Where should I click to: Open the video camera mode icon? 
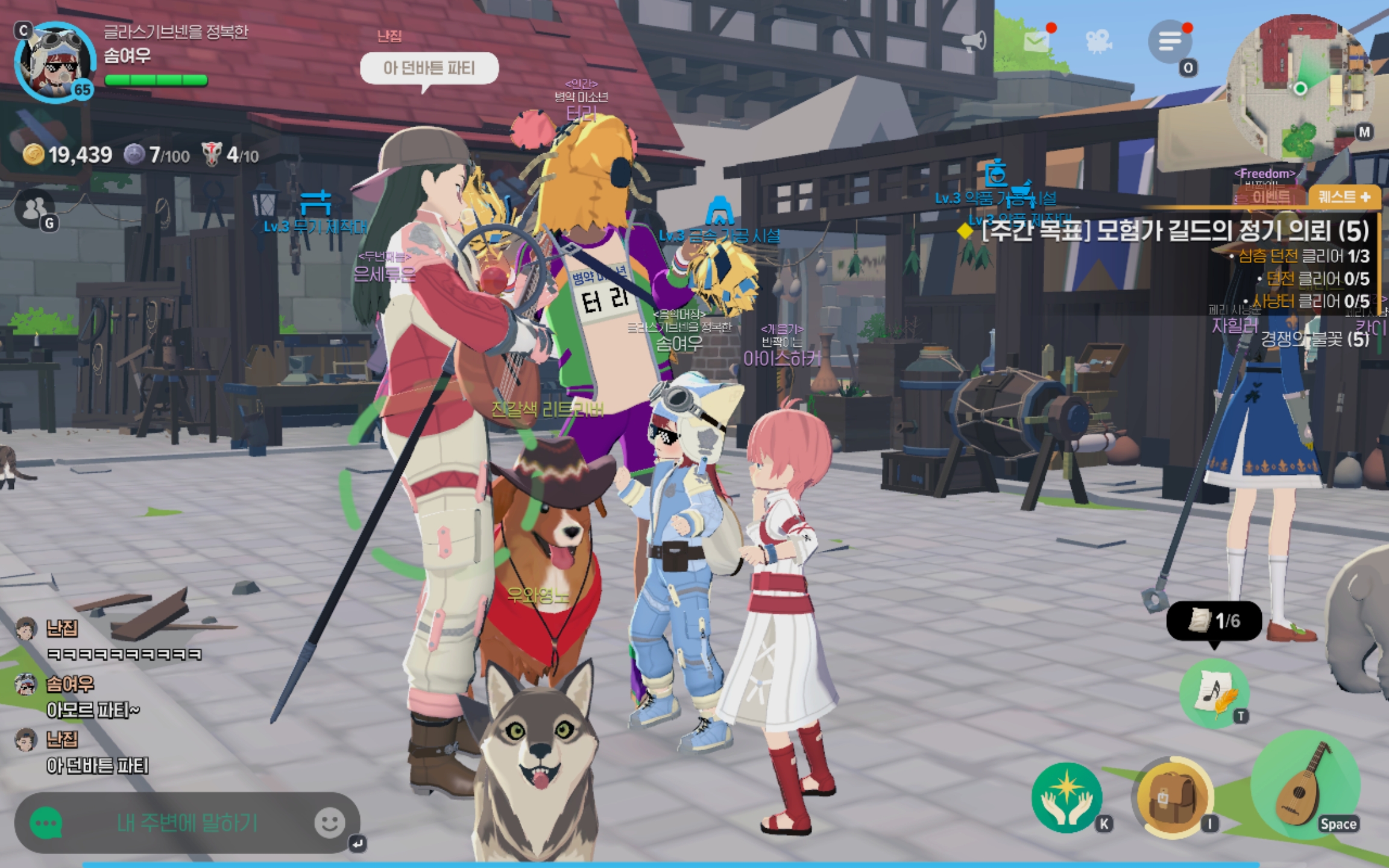(1098, 41)
